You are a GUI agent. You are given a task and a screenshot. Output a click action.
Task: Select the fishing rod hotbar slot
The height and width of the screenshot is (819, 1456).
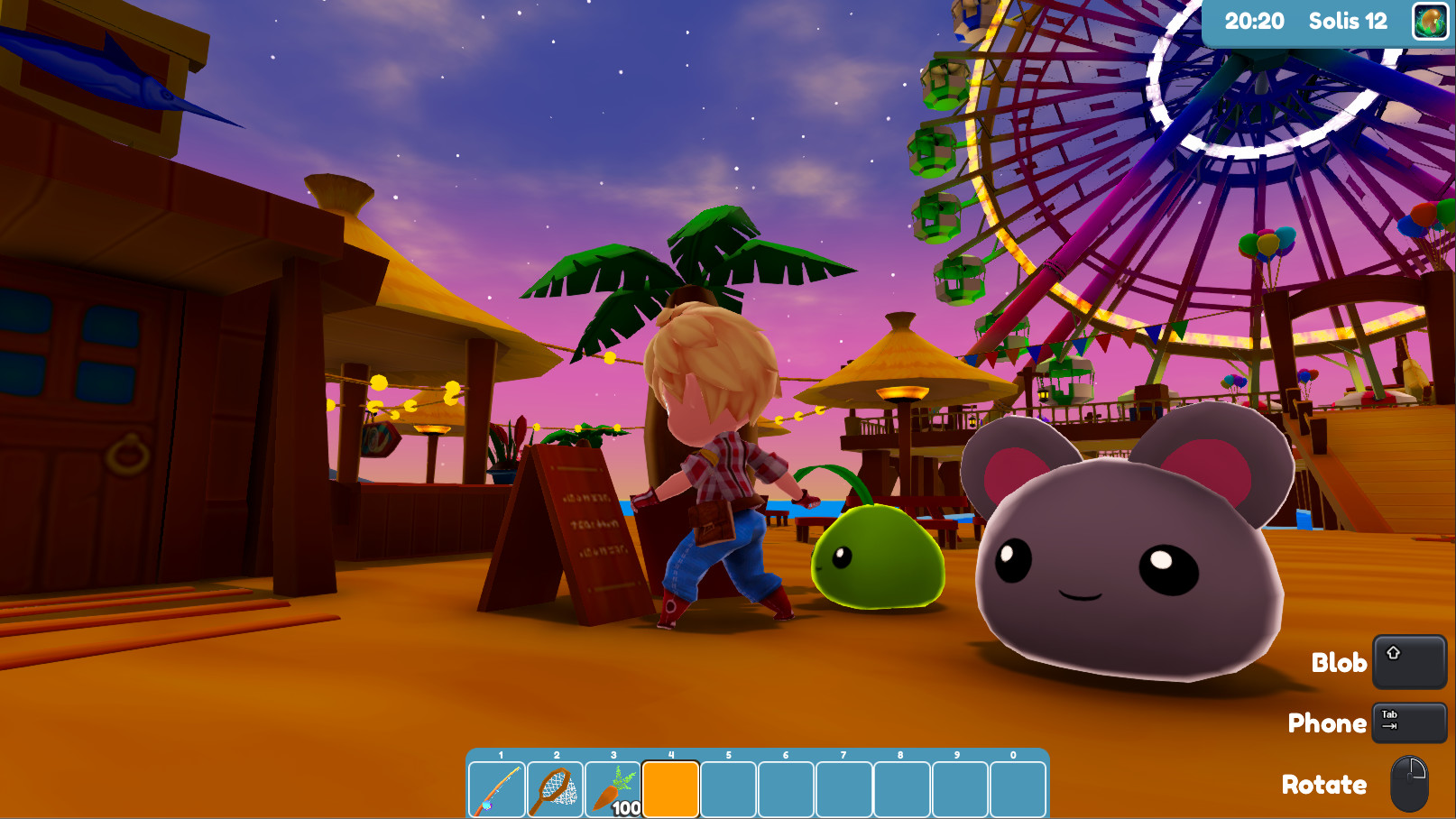click(x=497, y=790)
